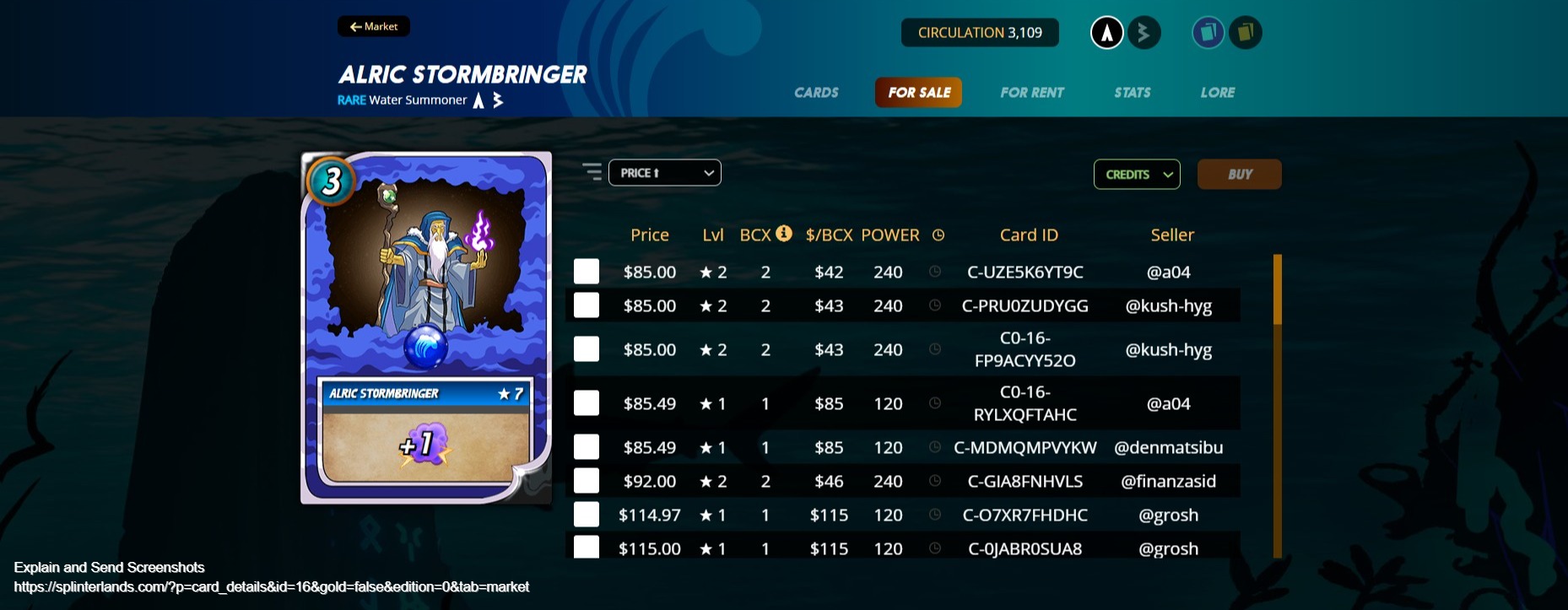The height and width of the screenshot is (610, 1568).
Task: Select the alpha edition icon
Action: click(x=1106, y=32)
